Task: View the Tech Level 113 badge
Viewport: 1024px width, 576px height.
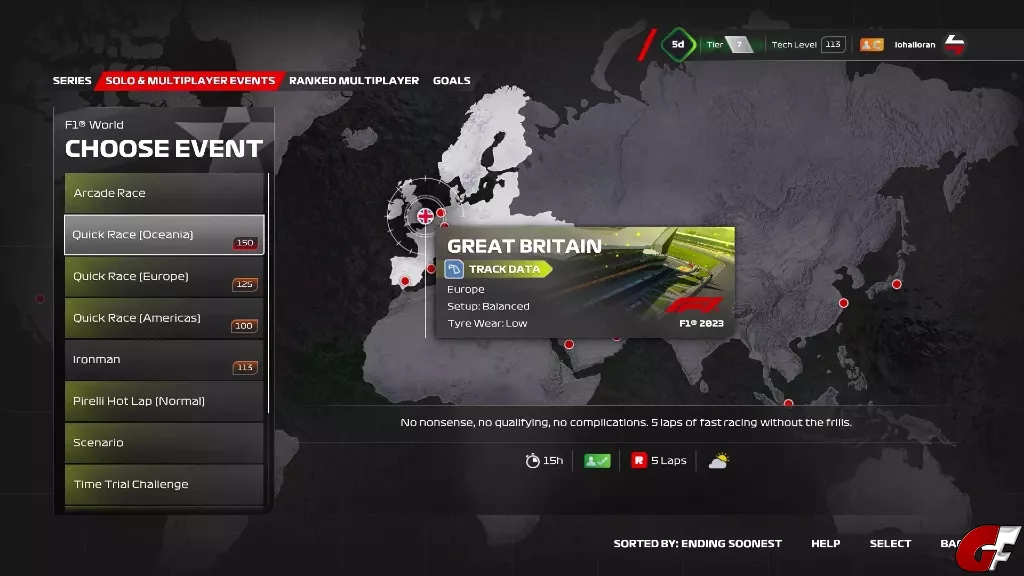Action: pos(808,45)
